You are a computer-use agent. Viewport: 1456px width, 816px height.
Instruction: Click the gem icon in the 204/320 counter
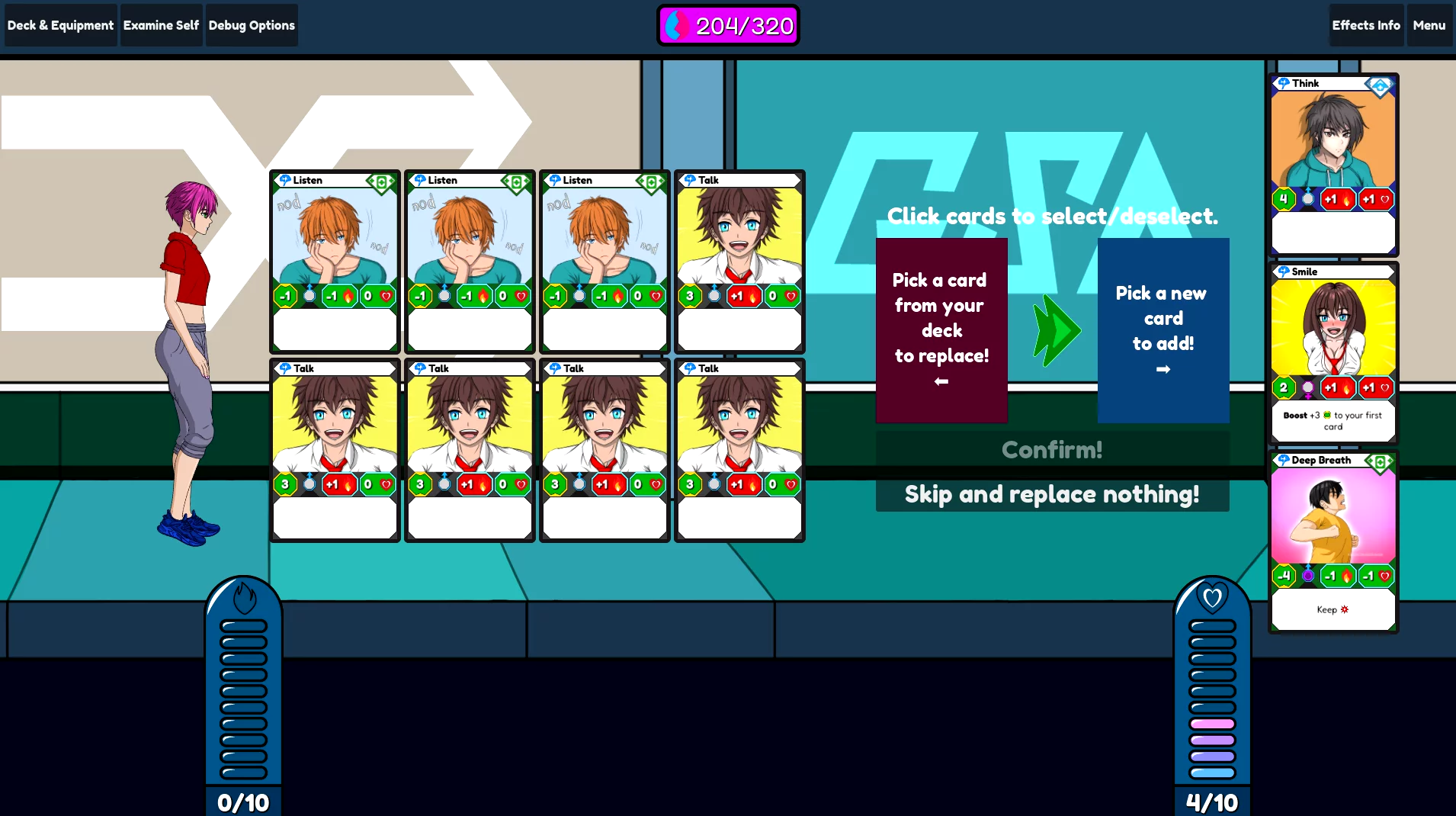click(675, 25)
